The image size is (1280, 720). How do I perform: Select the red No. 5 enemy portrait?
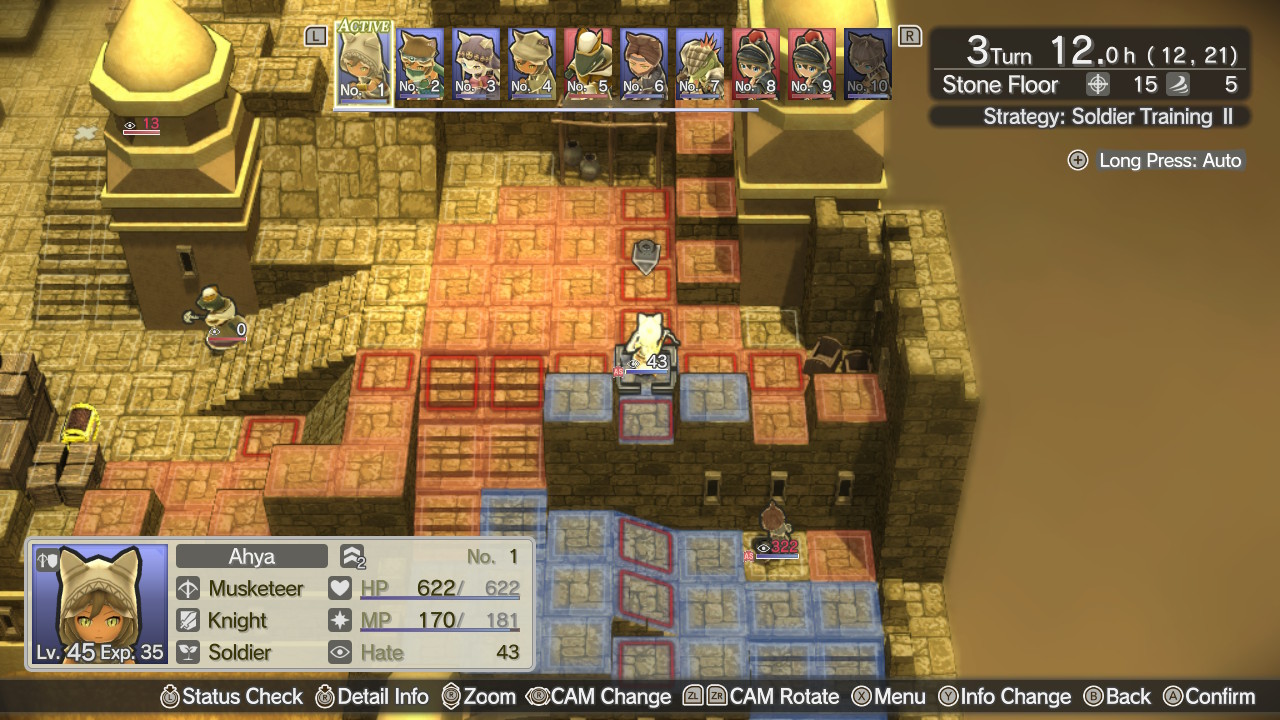point(588,63)
